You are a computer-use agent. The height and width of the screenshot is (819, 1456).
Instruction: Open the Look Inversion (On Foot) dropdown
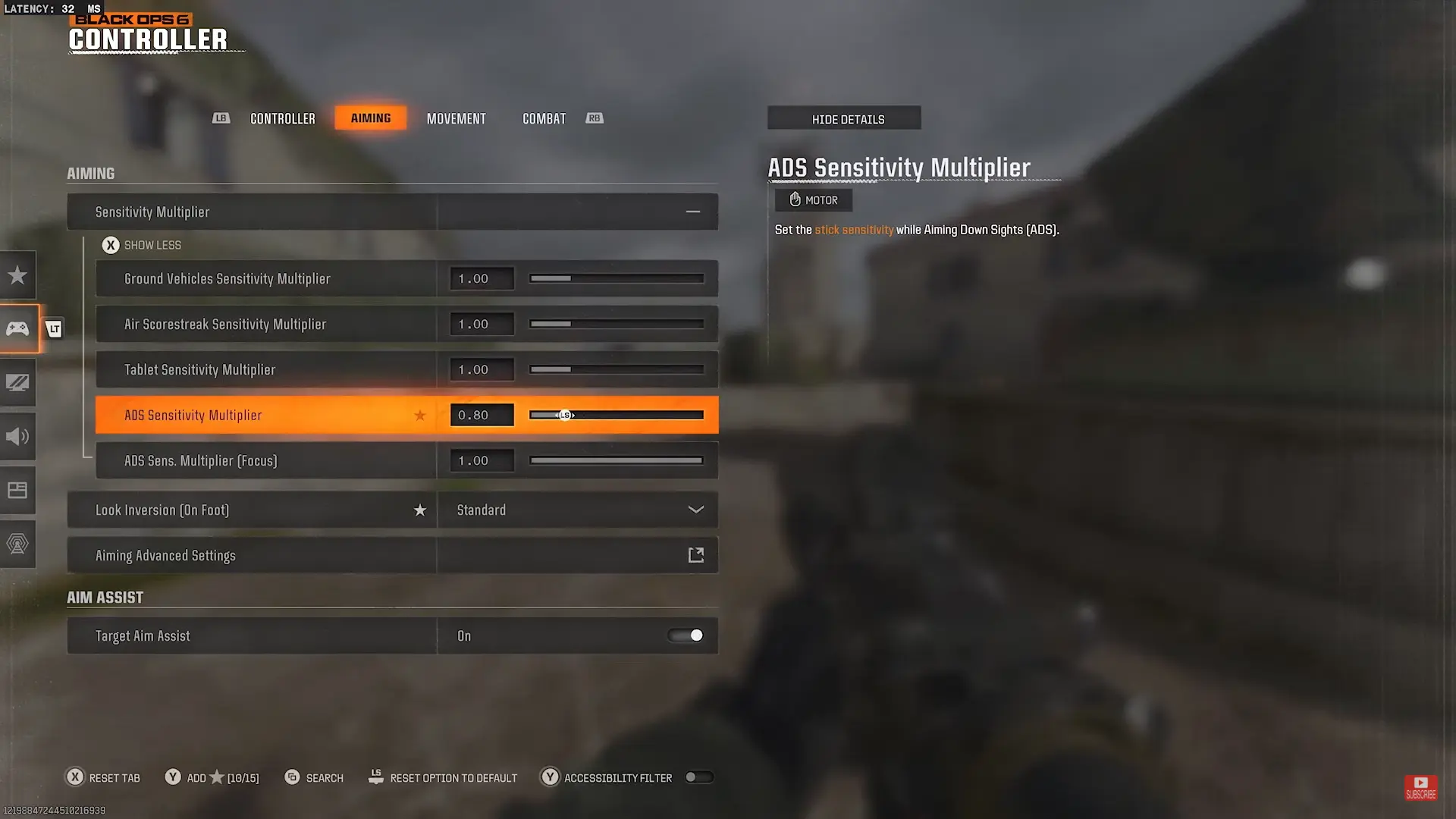pos(578,510)
